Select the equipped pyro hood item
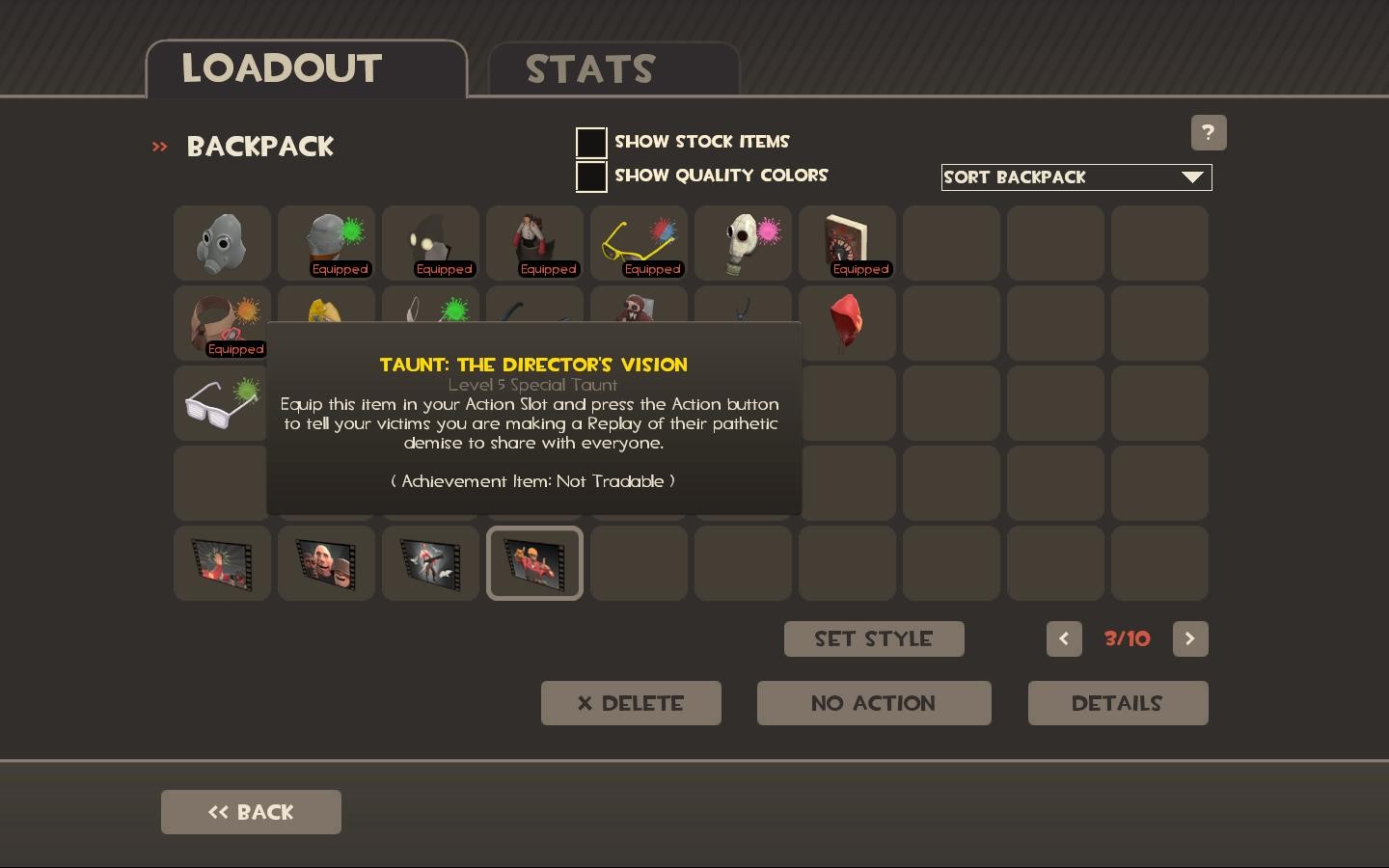This screenshot has height=868, width=1389. click(430, 243)
